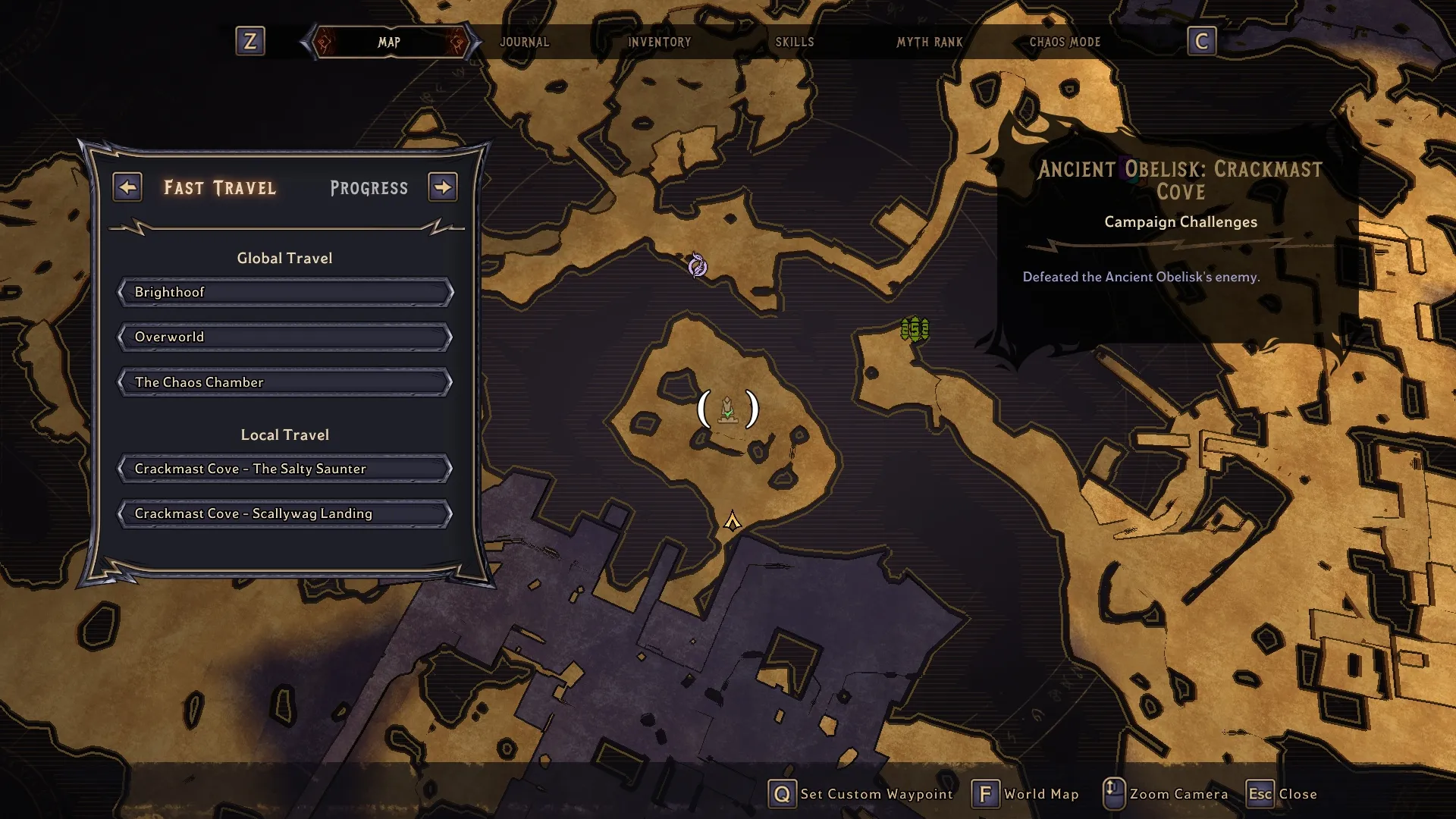
Task: Open the Inventory tab
Action: pyautogui.click(x=659, y=42)
